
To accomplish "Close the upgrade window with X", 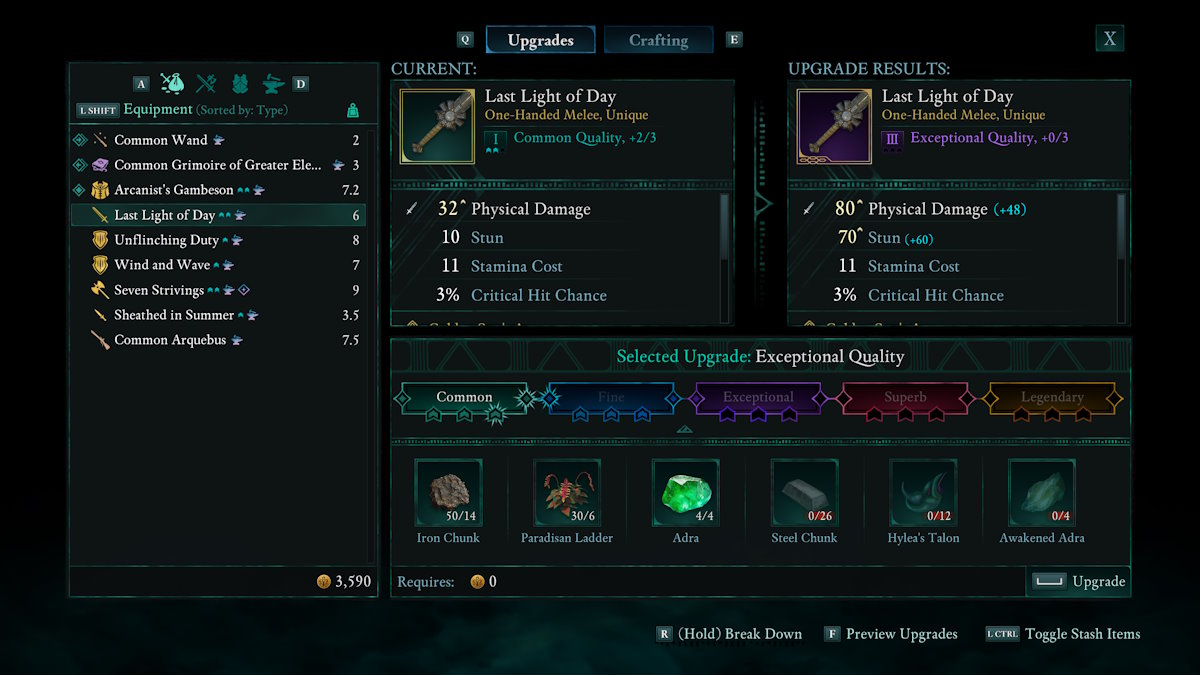I will coord(1110,39).
